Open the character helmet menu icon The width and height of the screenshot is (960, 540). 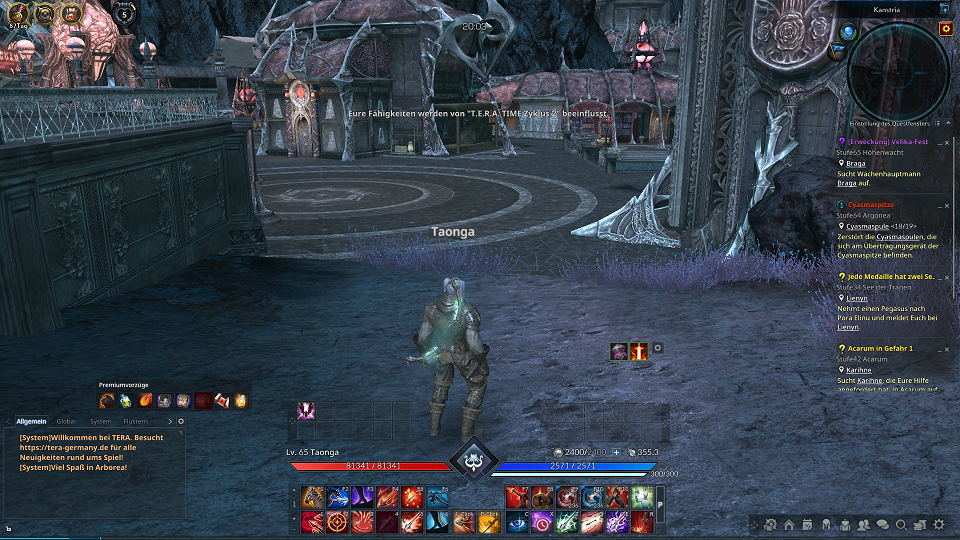coord(826,524)
